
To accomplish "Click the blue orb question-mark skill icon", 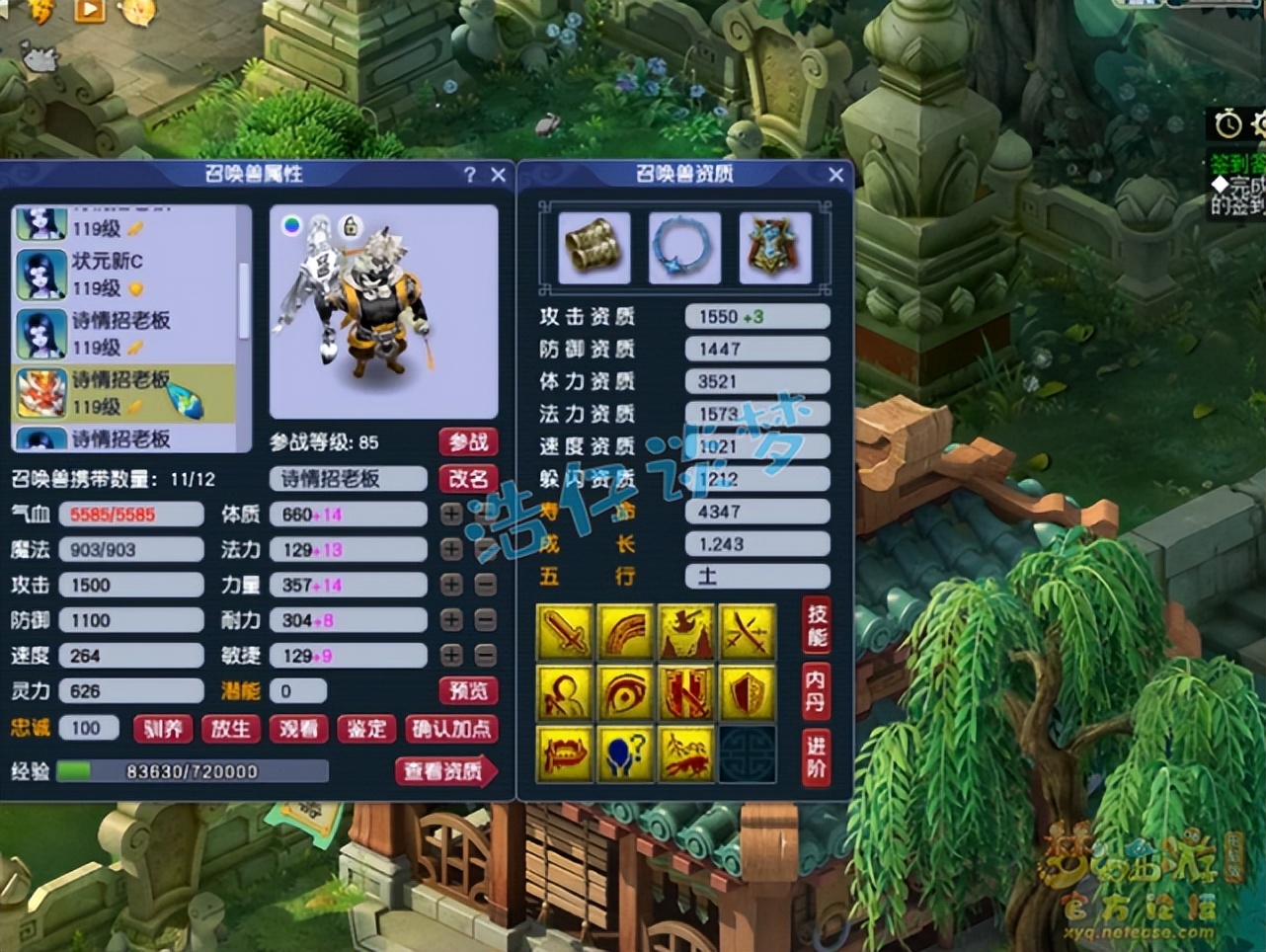I will click(x=626, y=753).
